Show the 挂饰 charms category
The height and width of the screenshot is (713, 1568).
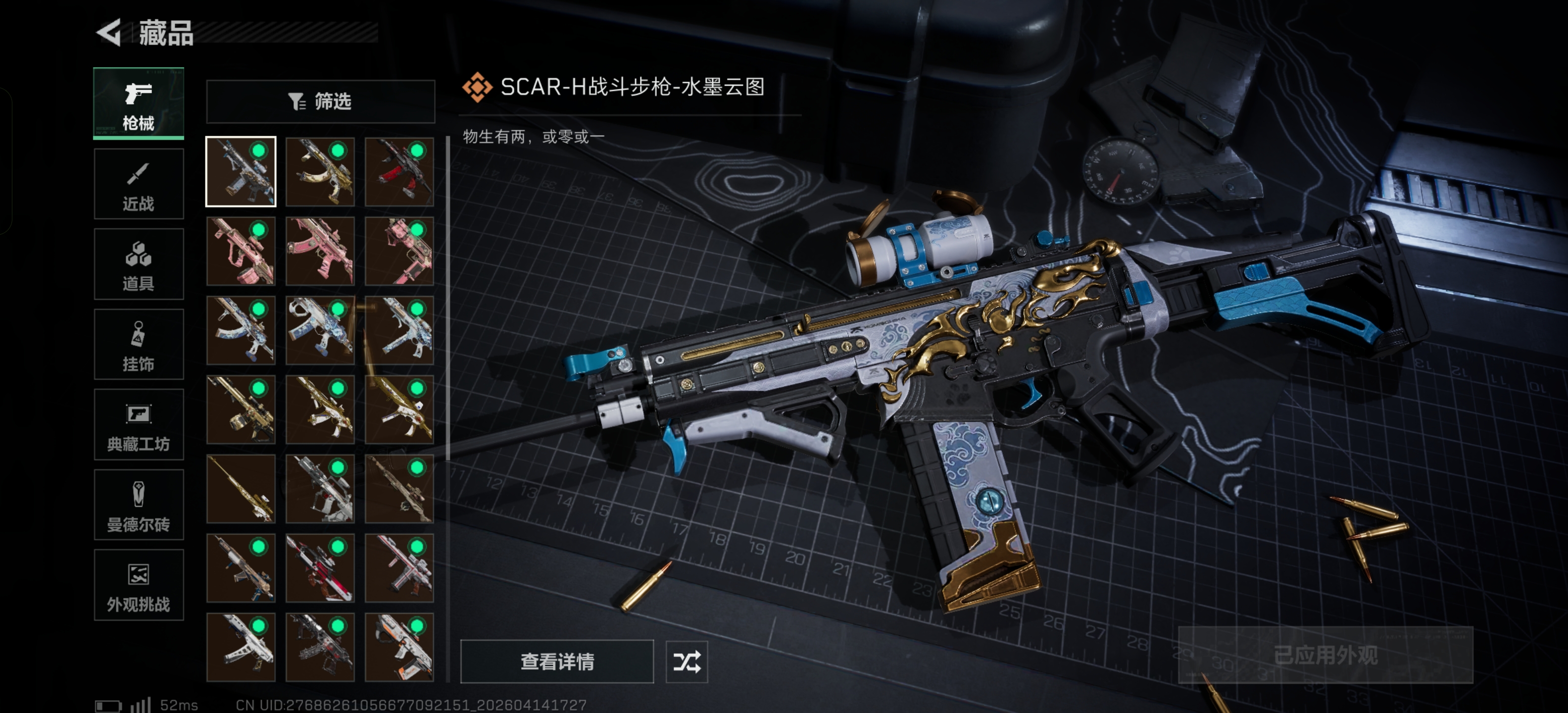[x=138, y=345]
